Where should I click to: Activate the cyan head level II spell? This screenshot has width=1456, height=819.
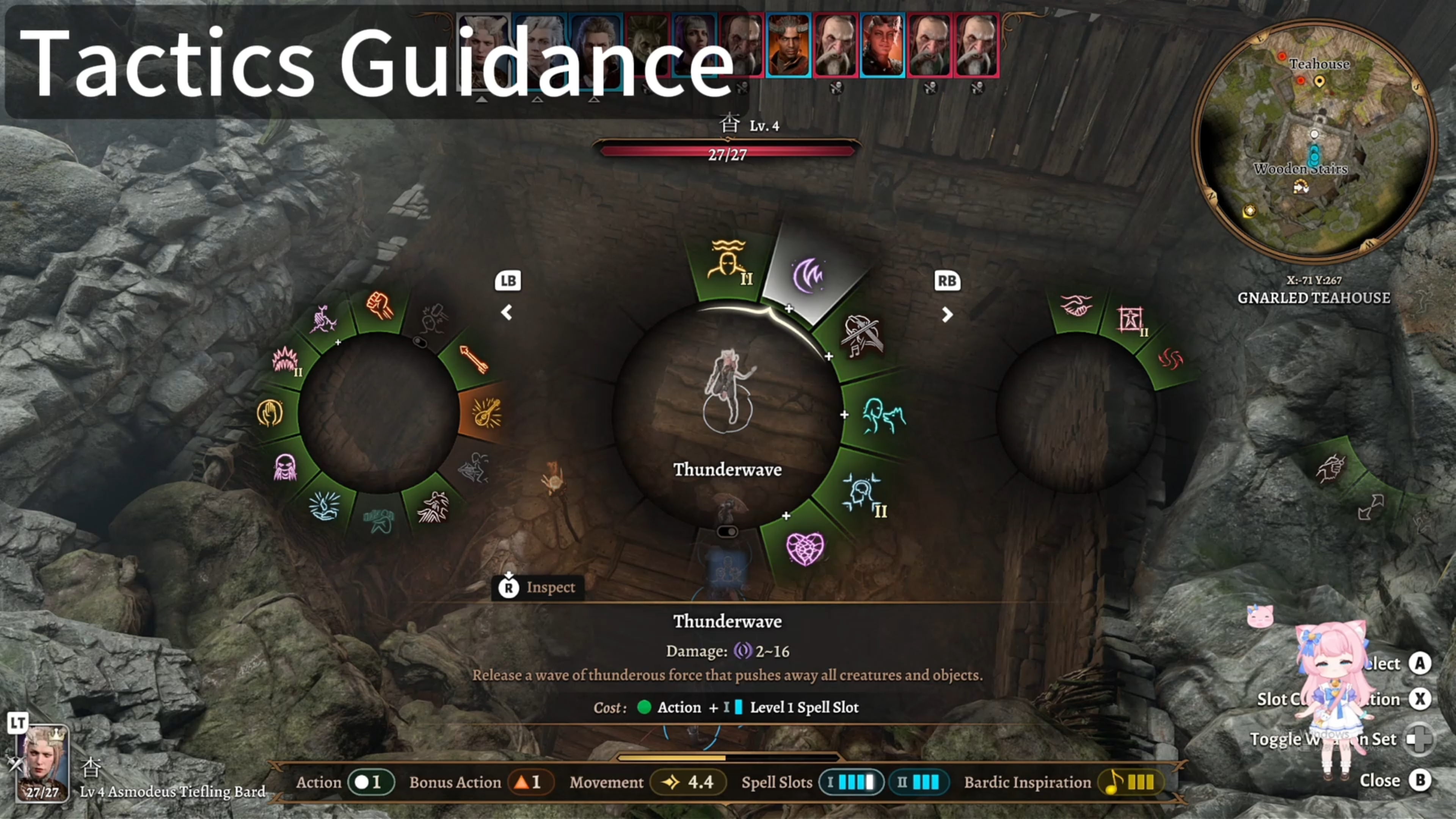tap(863, 493)
